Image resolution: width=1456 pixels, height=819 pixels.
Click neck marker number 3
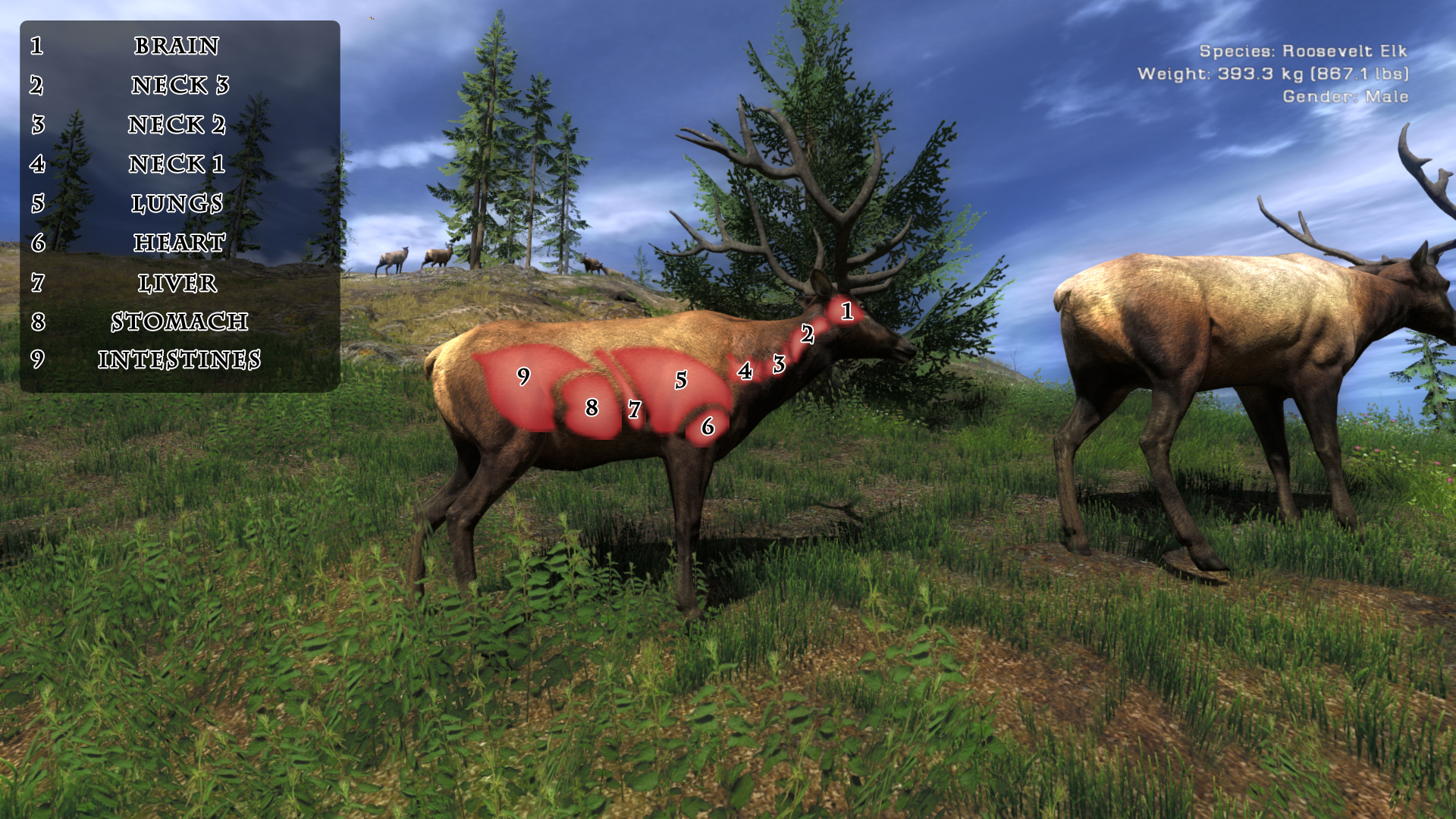pyautogui.click(x=779, y=365)
